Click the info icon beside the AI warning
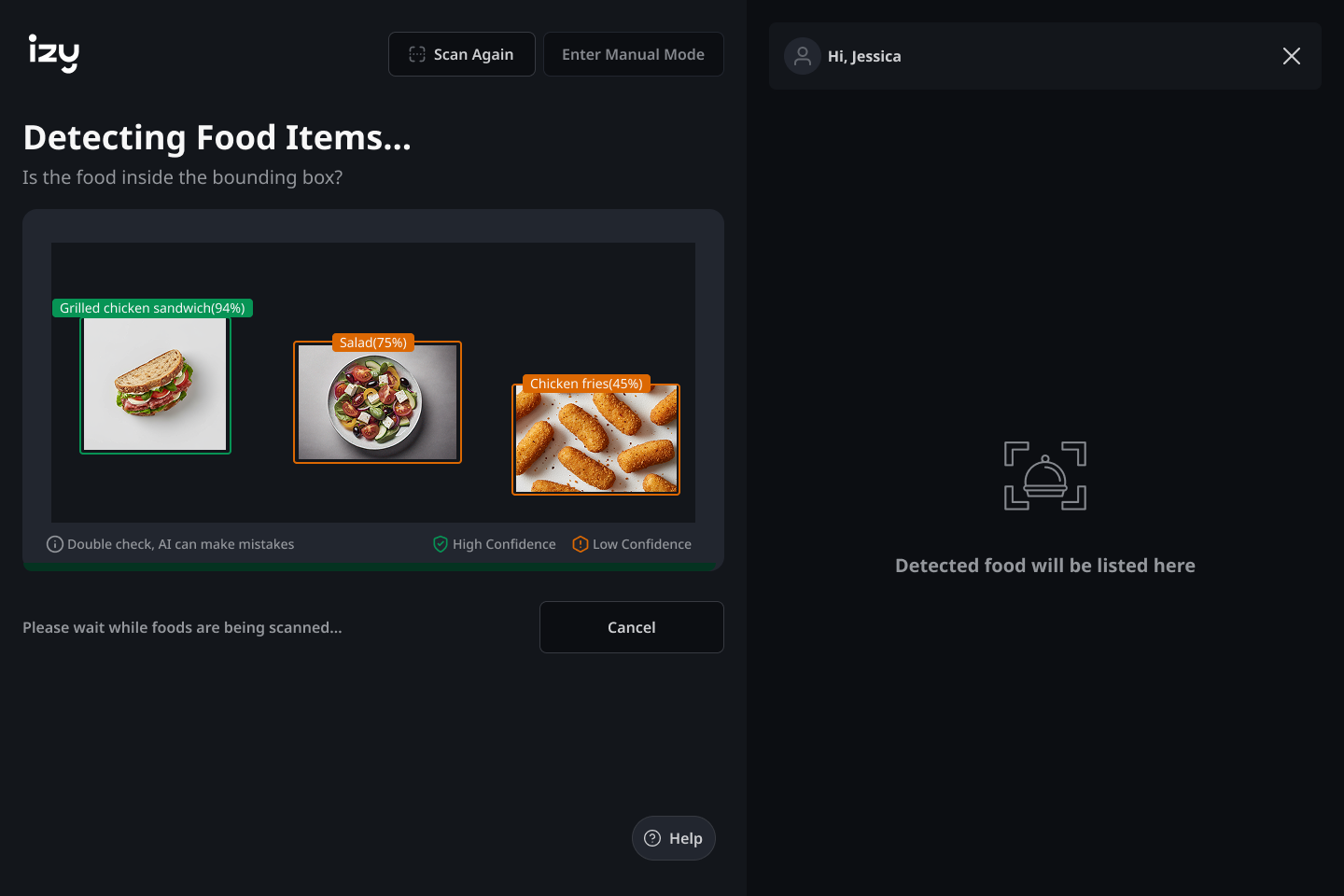 [x=54, y=544]
